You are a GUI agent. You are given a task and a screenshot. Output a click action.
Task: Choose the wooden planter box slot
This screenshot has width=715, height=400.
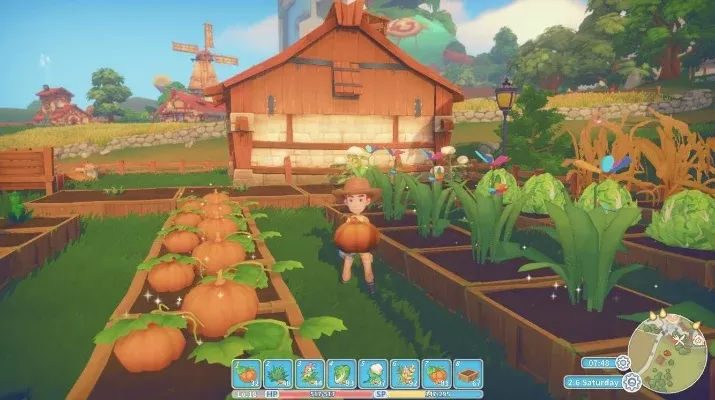(468, 374)
